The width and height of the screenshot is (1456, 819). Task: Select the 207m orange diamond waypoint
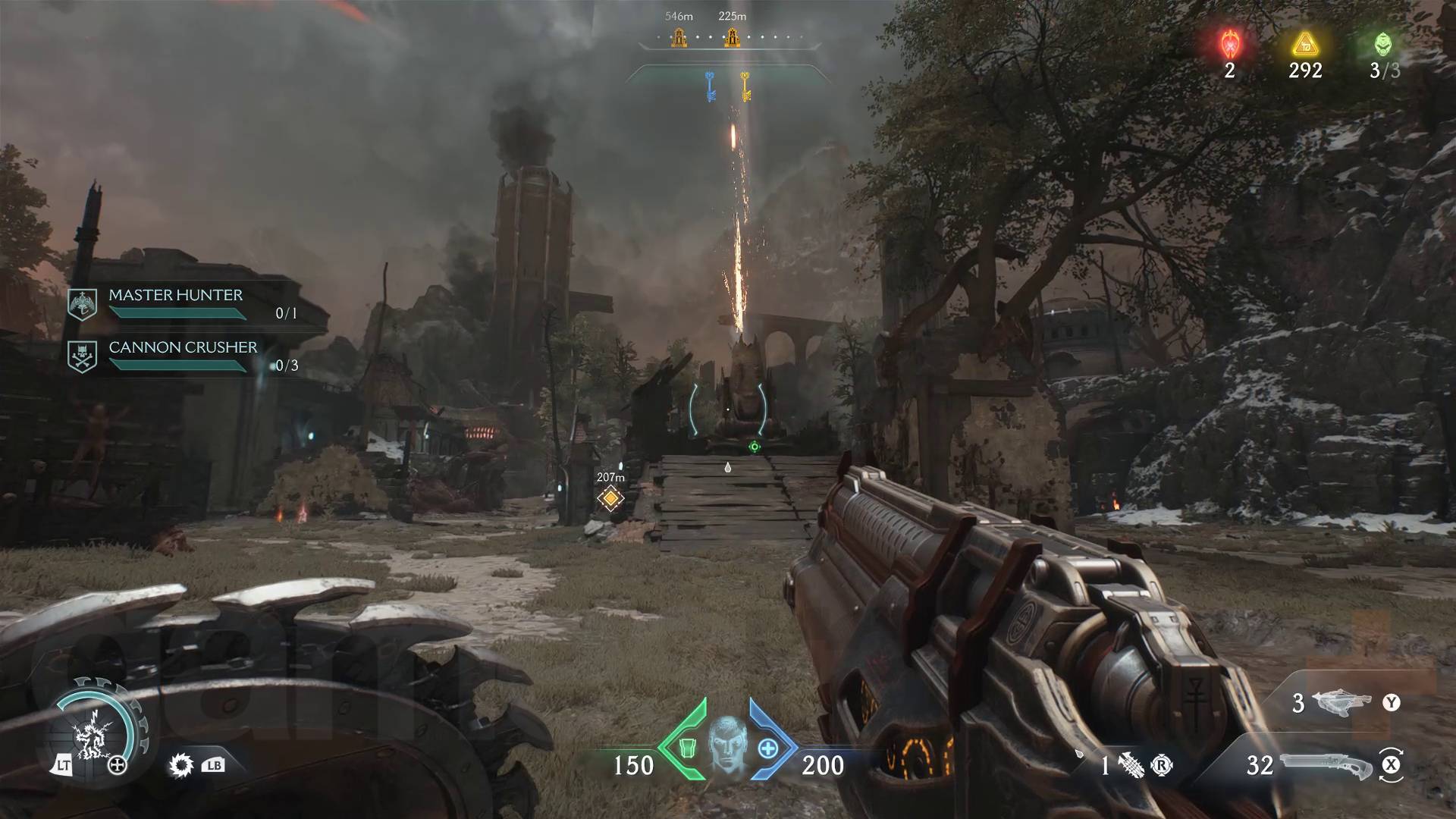610,498
